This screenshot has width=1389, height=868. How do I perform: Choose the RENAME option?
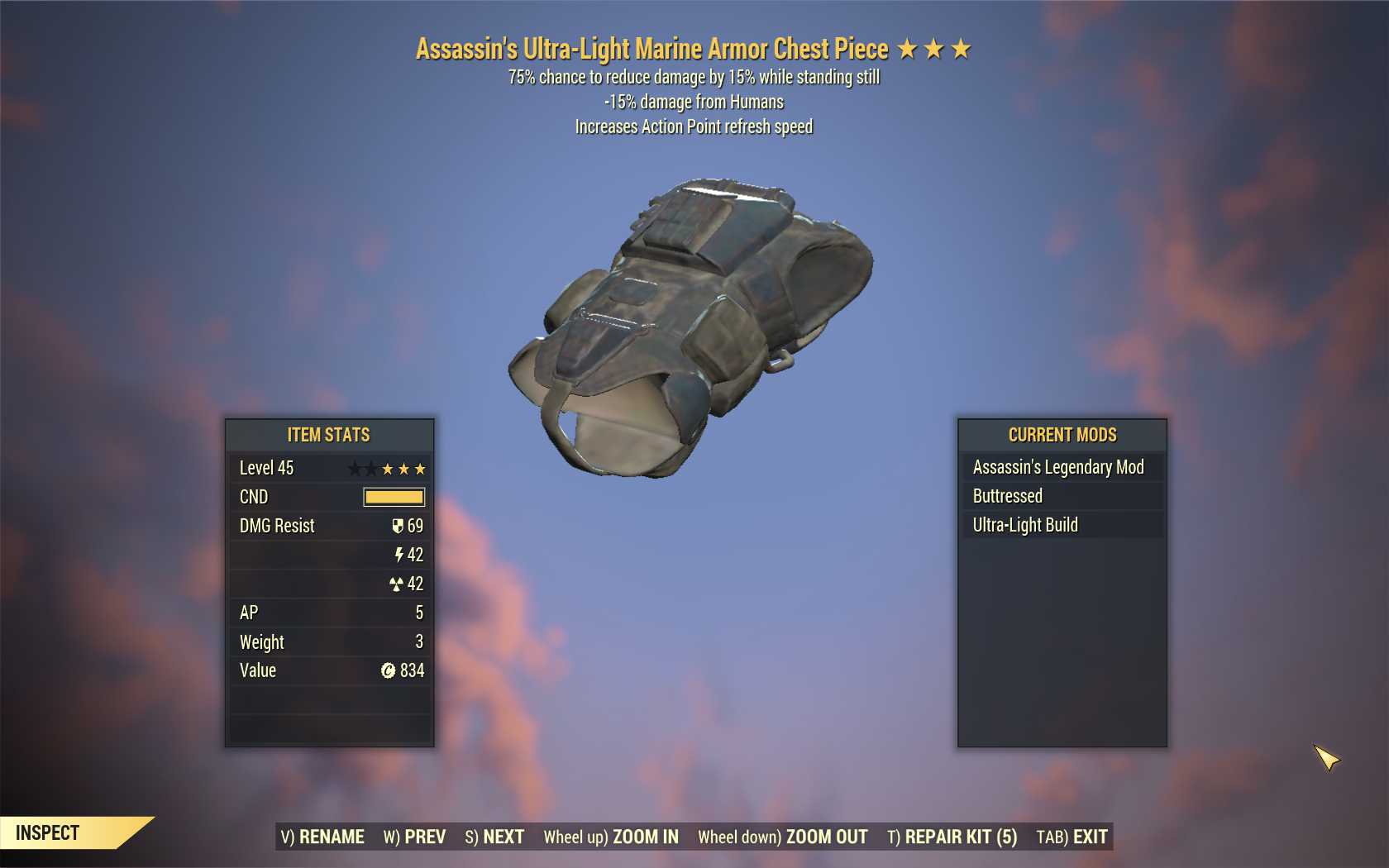pos(322,837)
